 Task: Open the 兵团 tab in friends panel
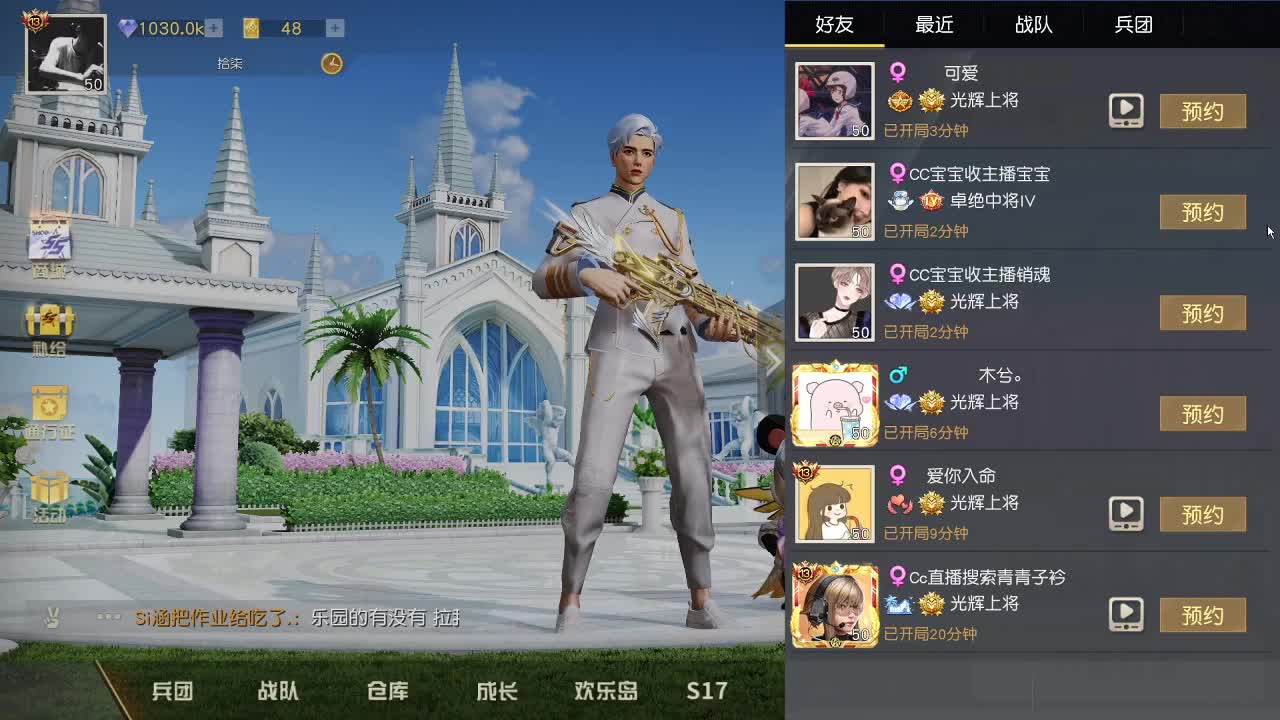click(1133, 25)
